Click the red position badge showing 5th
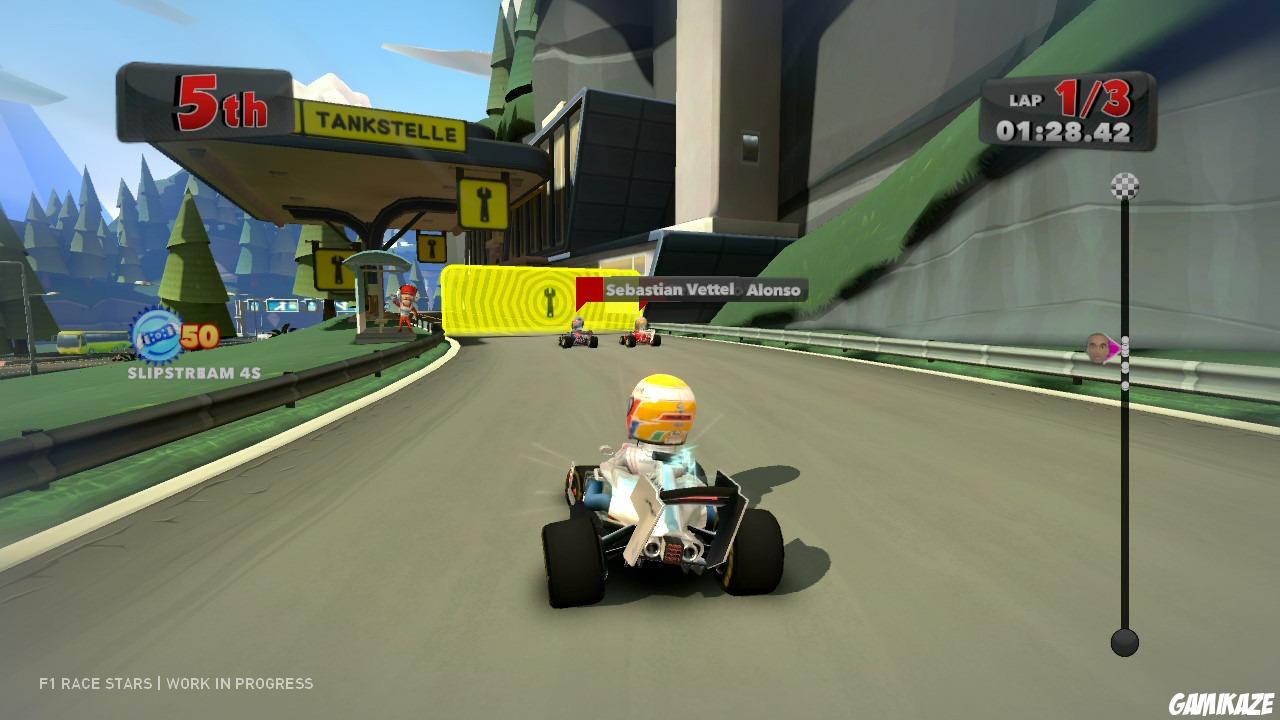Viewport: 1280px width, 720px height. [x=222, y=102]
